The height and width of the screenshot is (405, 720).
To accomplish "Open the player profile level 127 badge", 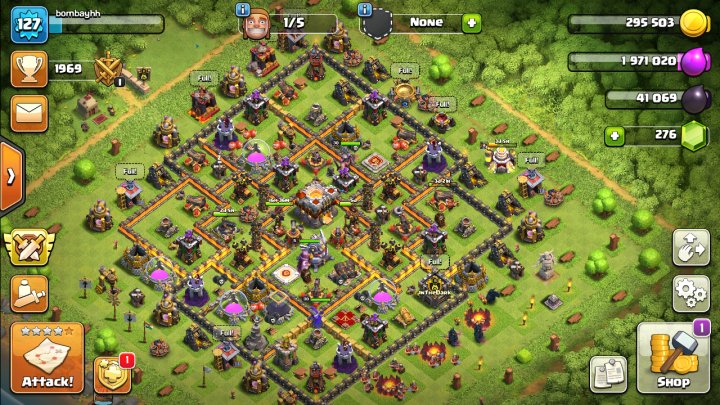I will 29,24.
